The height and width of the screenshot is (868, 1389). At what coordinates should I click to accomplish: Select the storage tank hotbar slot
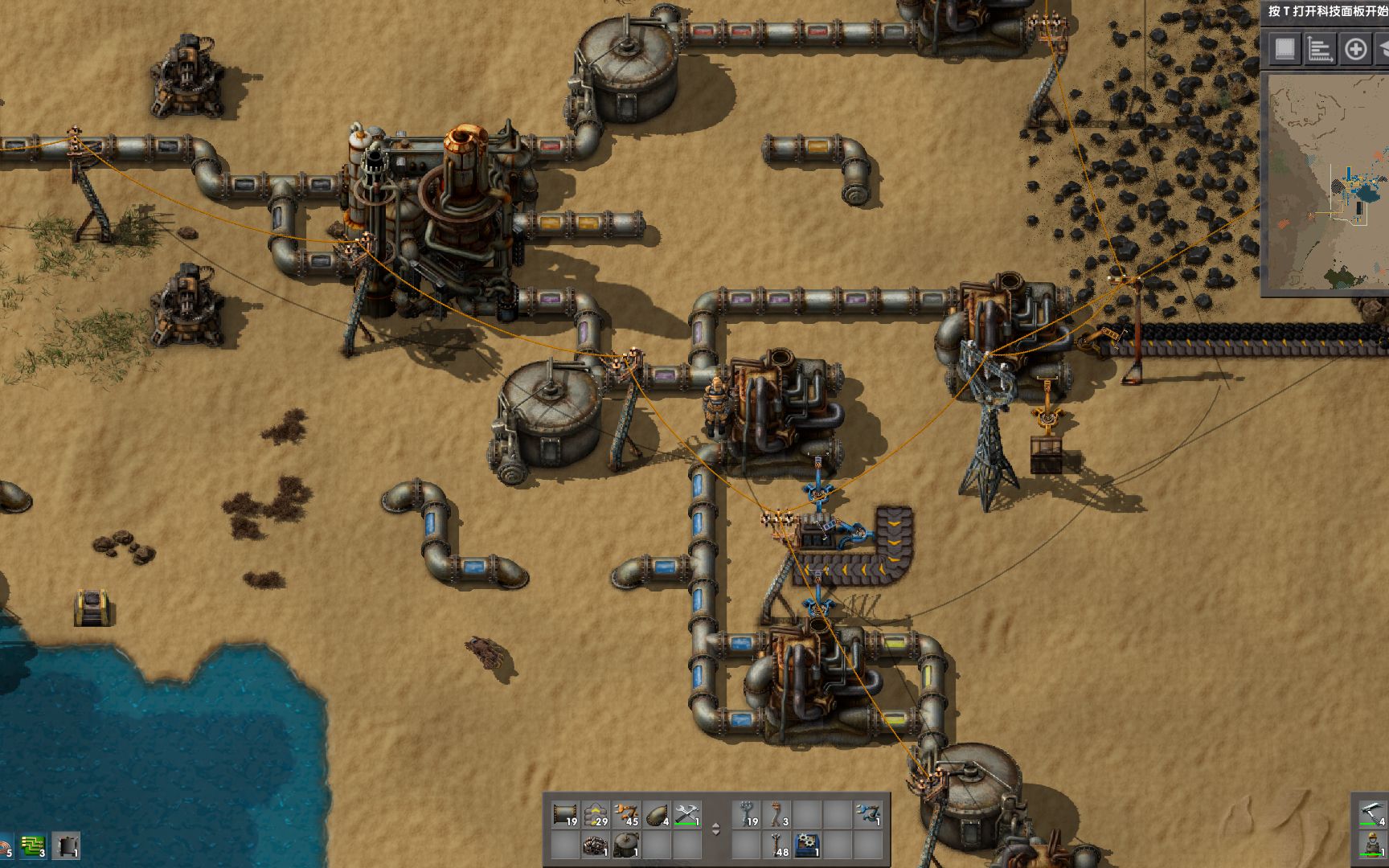coord(626,845)
